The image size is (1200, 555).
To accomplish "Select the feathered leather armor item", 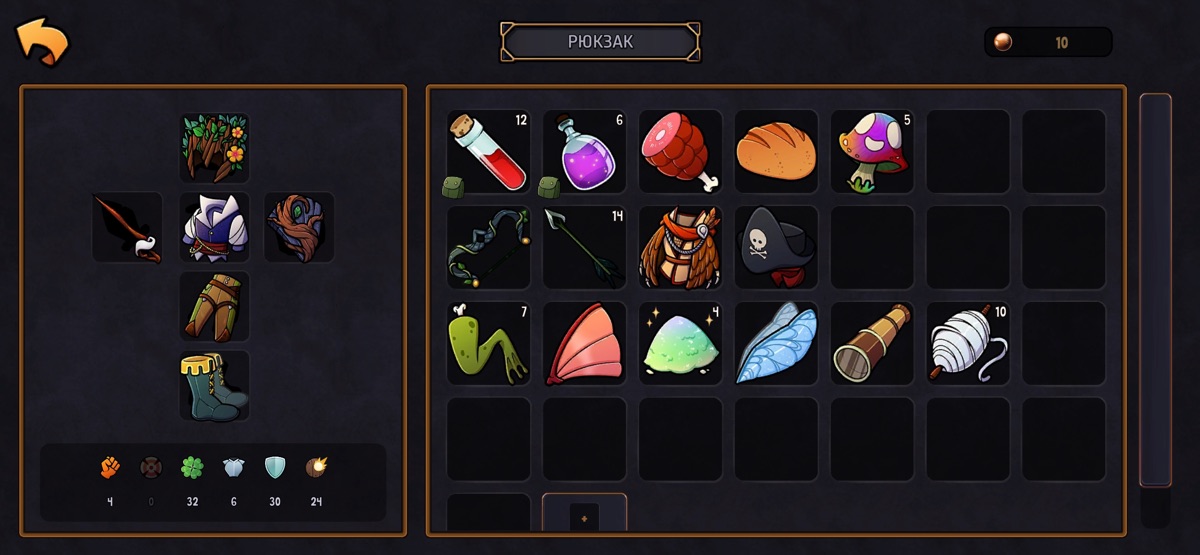I will (x=680, y=247).
